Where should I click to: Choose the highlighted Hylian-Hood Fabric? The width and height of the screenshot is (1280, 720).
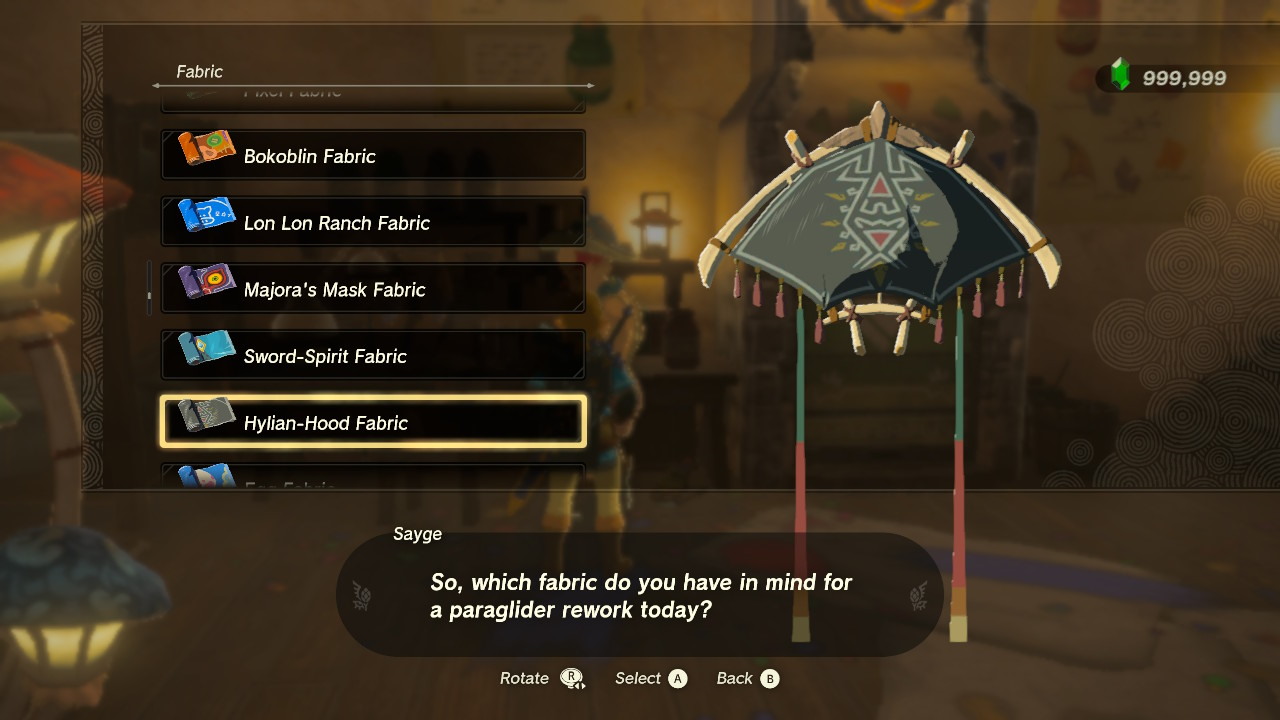[x=373, y=422]
